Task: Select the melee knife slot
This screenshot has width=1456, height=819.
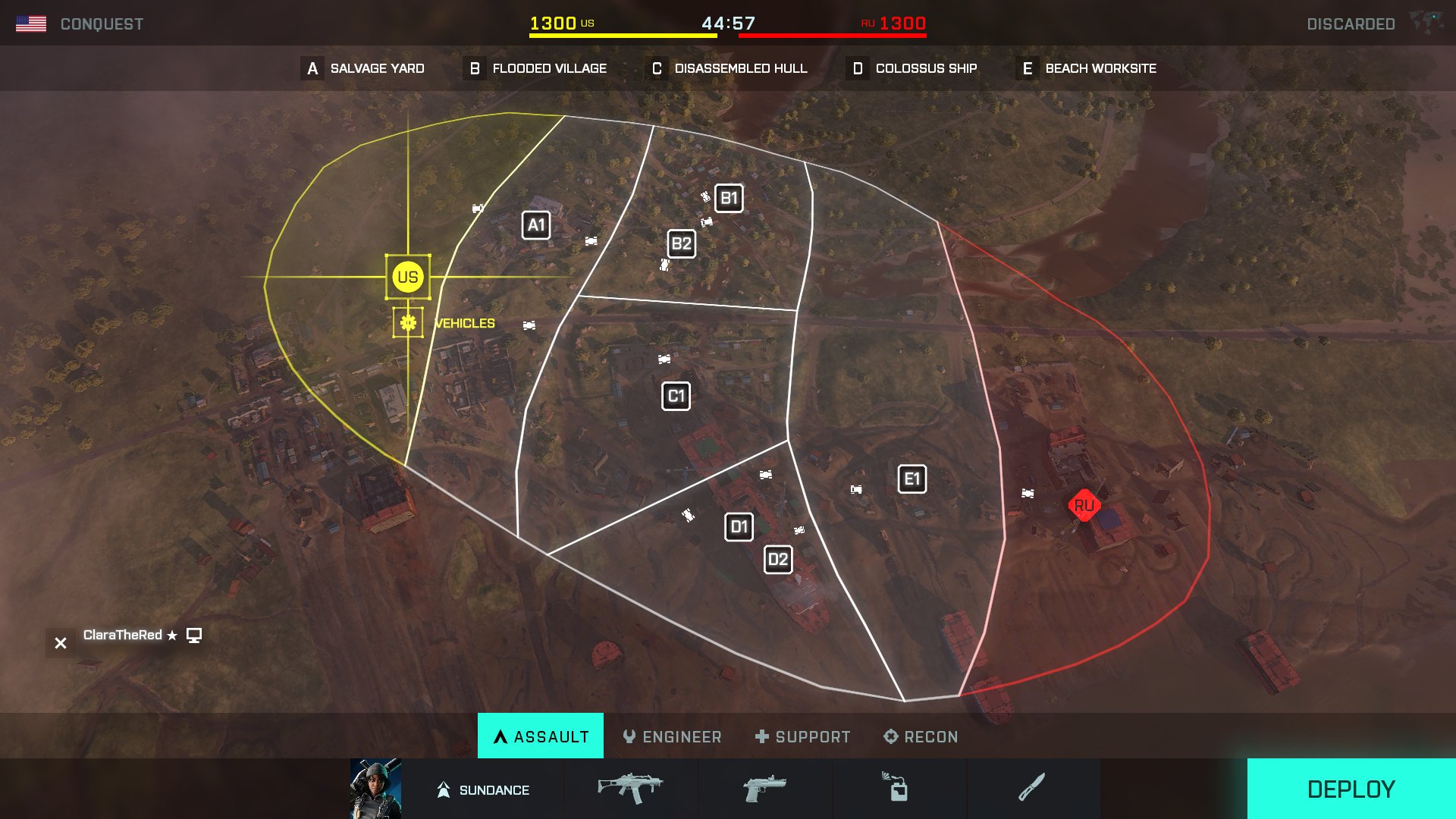Action: [x=1032, y=789]
